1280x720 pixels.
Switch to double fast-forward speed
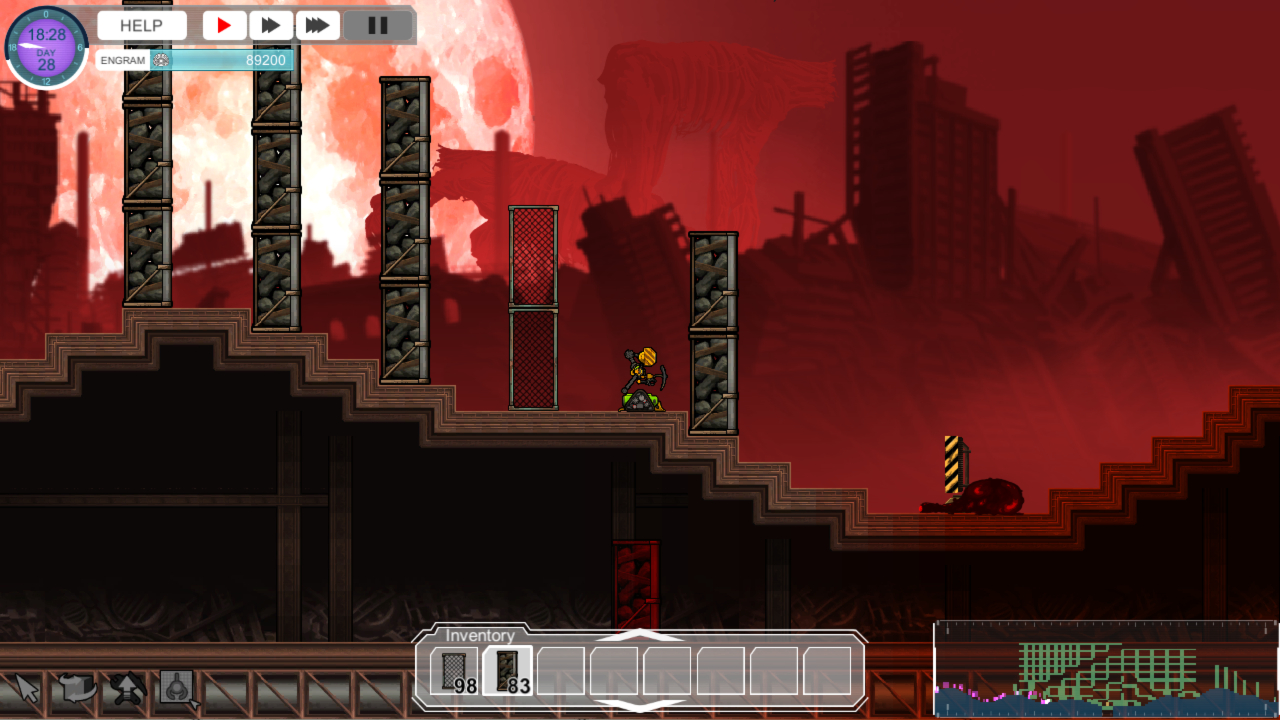271,26
